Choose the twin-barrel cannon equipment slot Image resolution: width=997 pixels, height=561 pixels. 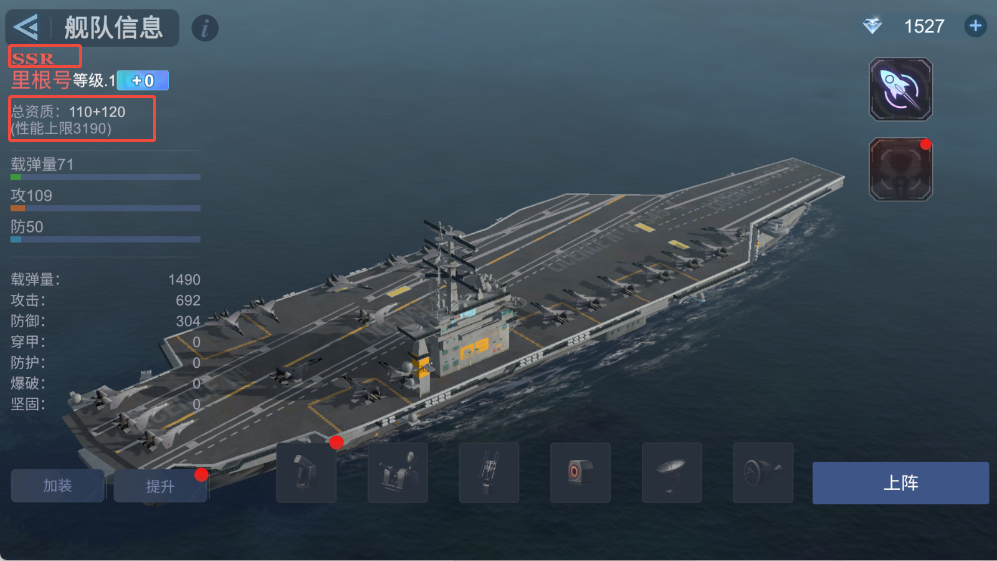pyautogui.click(x=397, y=472)
